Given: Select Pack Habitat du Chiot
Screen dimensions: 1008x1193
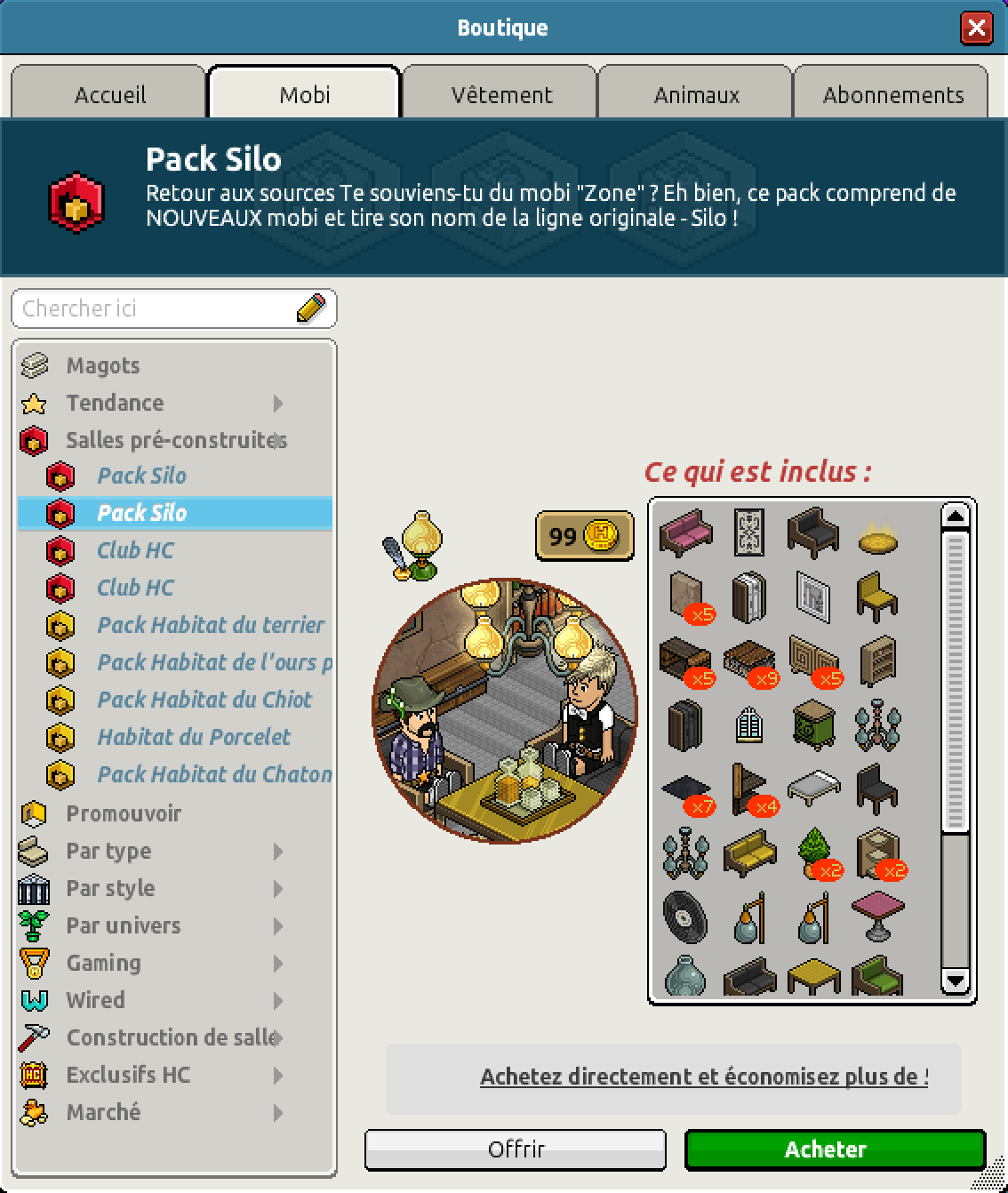Looking at the screenshot, I should 204,700.
